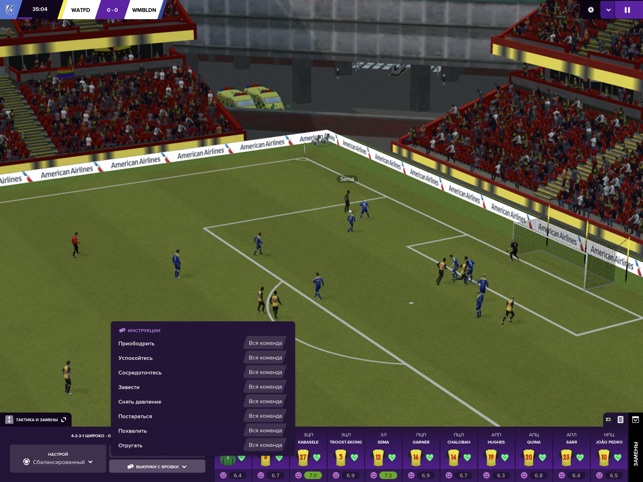Select João Pedro's player card
Image resolution: width=643 pixels, height=482 pixels.
(608, 456)
